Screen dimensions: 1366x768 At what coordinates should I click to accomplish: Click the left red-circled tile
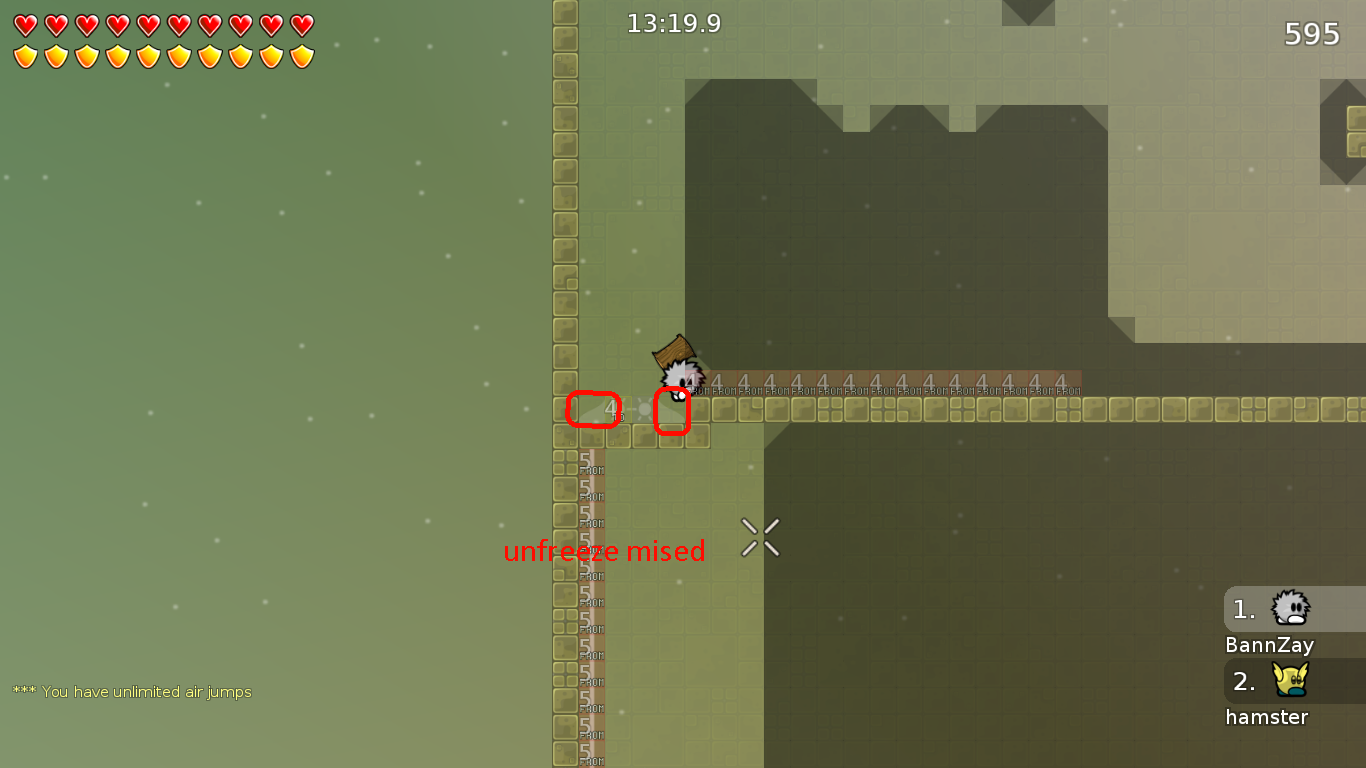[x=593, y=409]
